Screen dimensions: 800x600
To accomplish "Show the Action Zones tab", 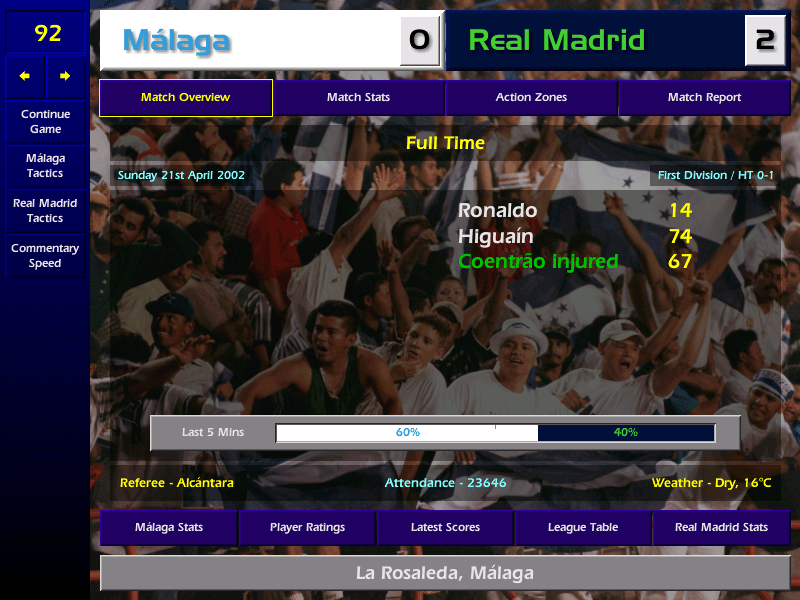I will [x=531, y=98].
